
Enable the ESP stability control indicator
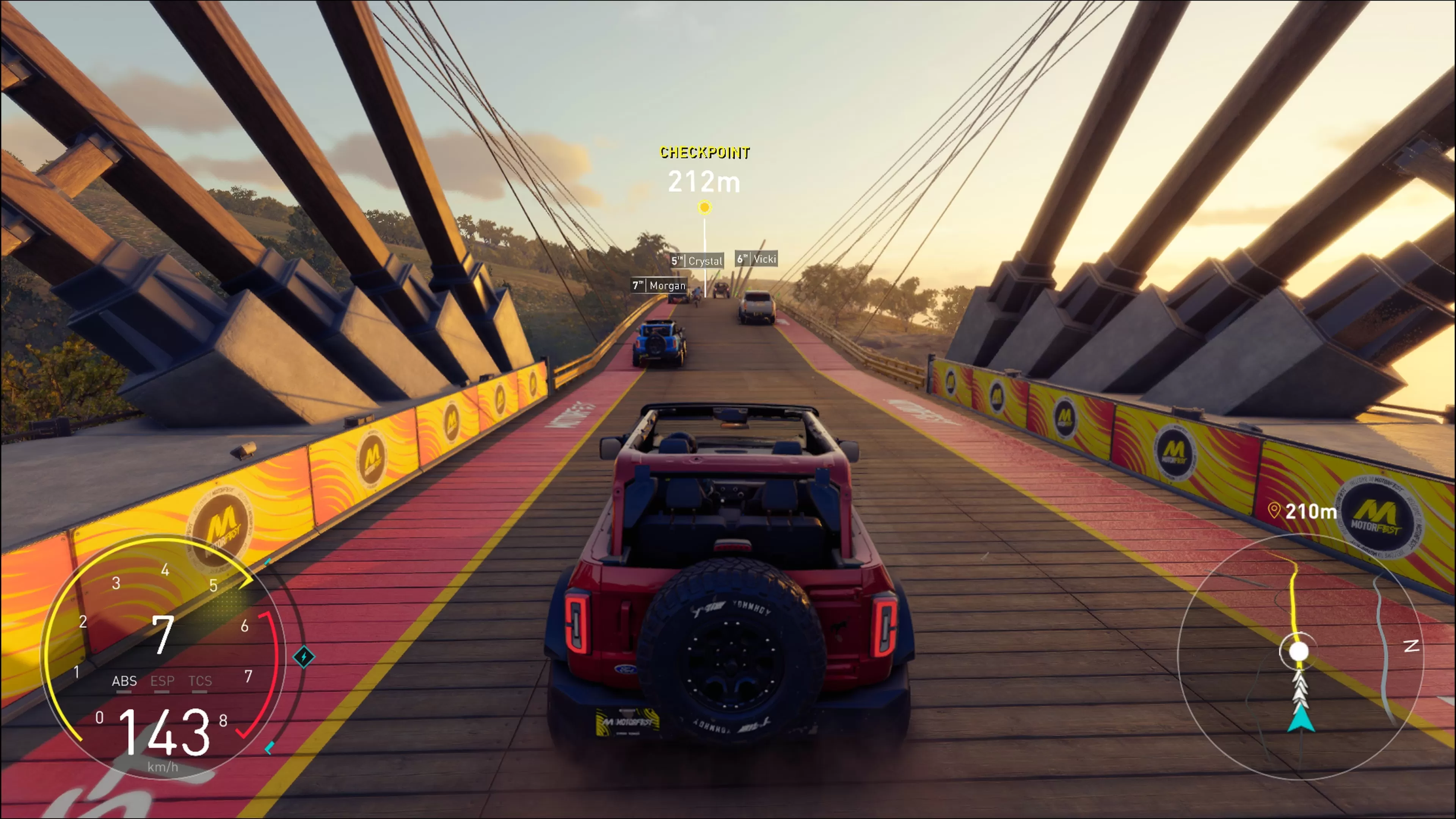163,682
